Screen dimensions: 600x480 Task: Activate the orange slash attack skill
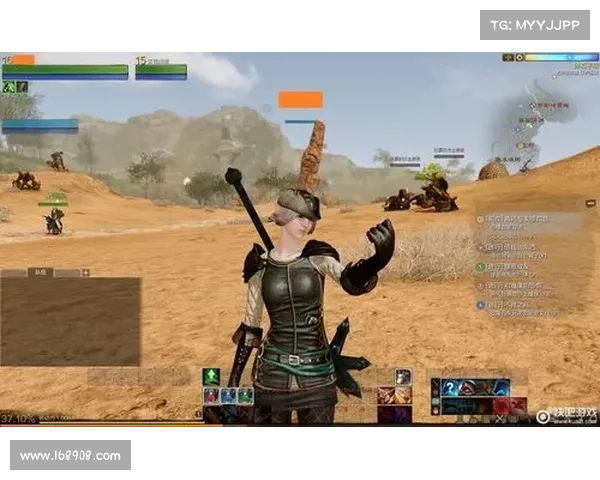(x=385, y=395)
